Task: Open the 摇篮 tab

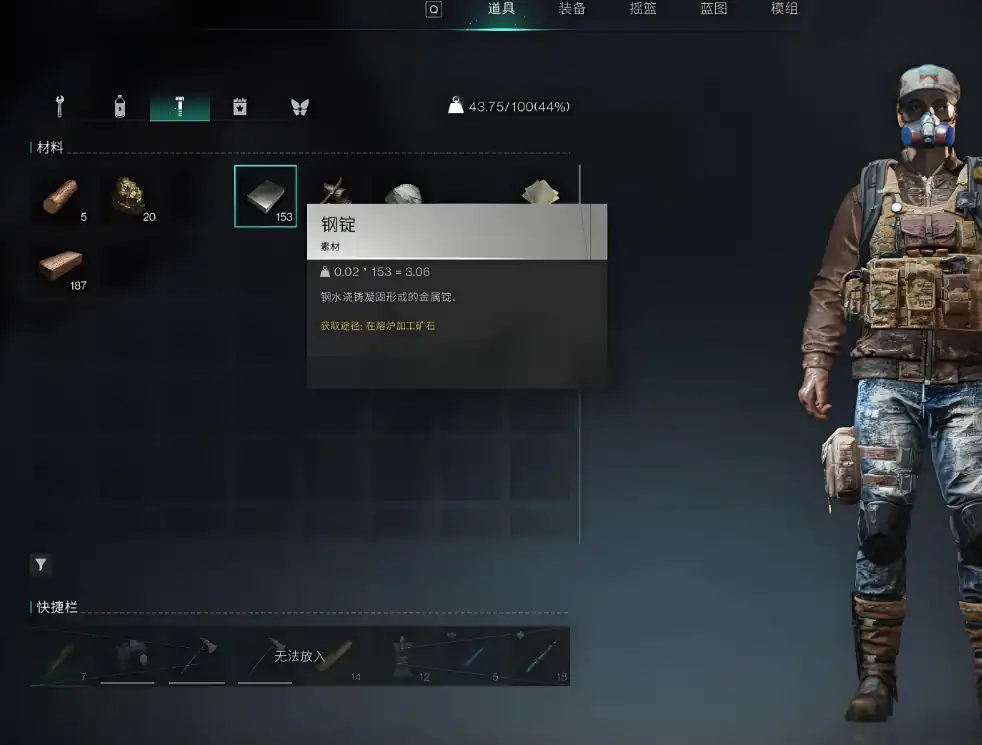Action: pyautogui.click(x=643, y=9)
